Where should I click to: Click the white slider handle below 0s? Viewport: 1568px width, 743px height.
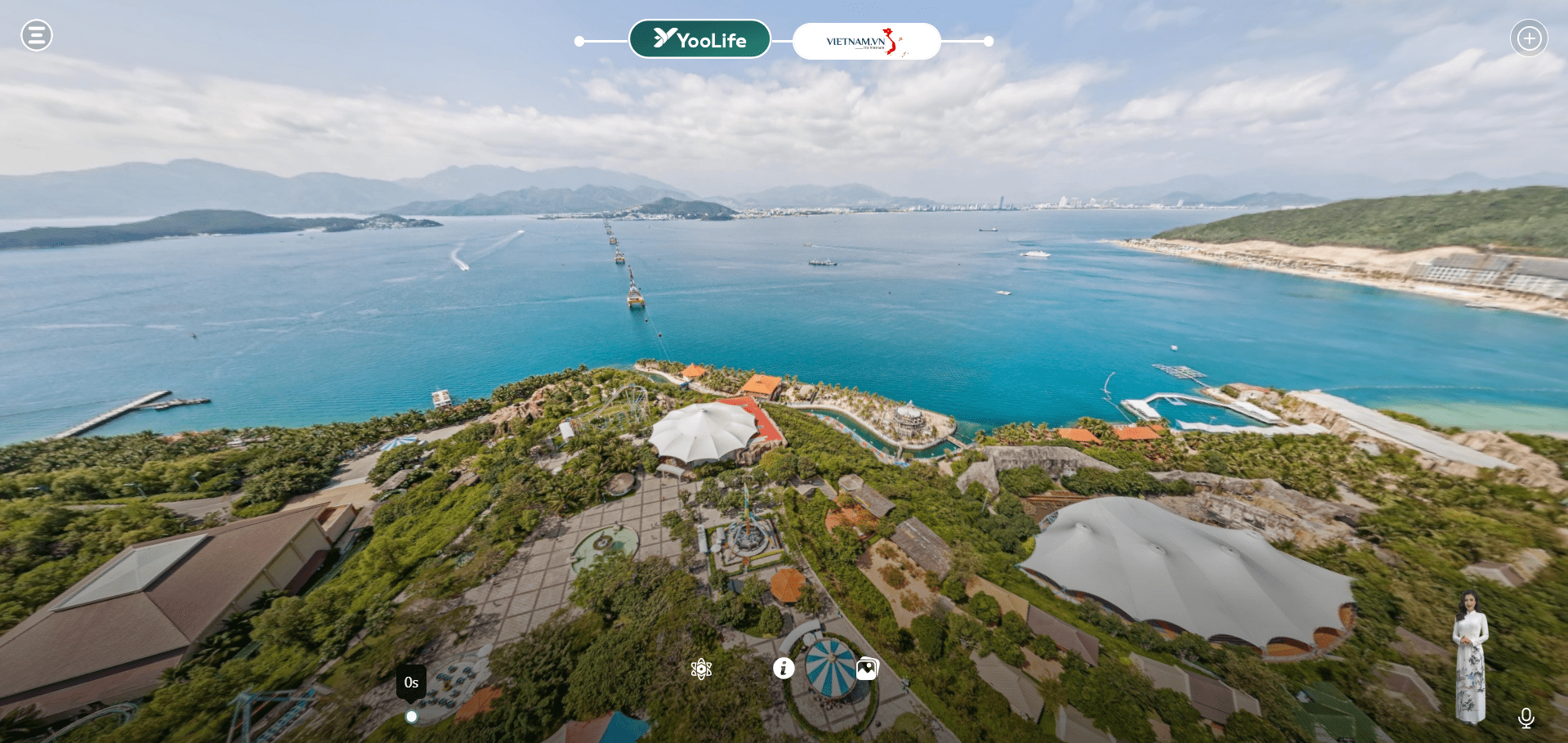[411, 716]
